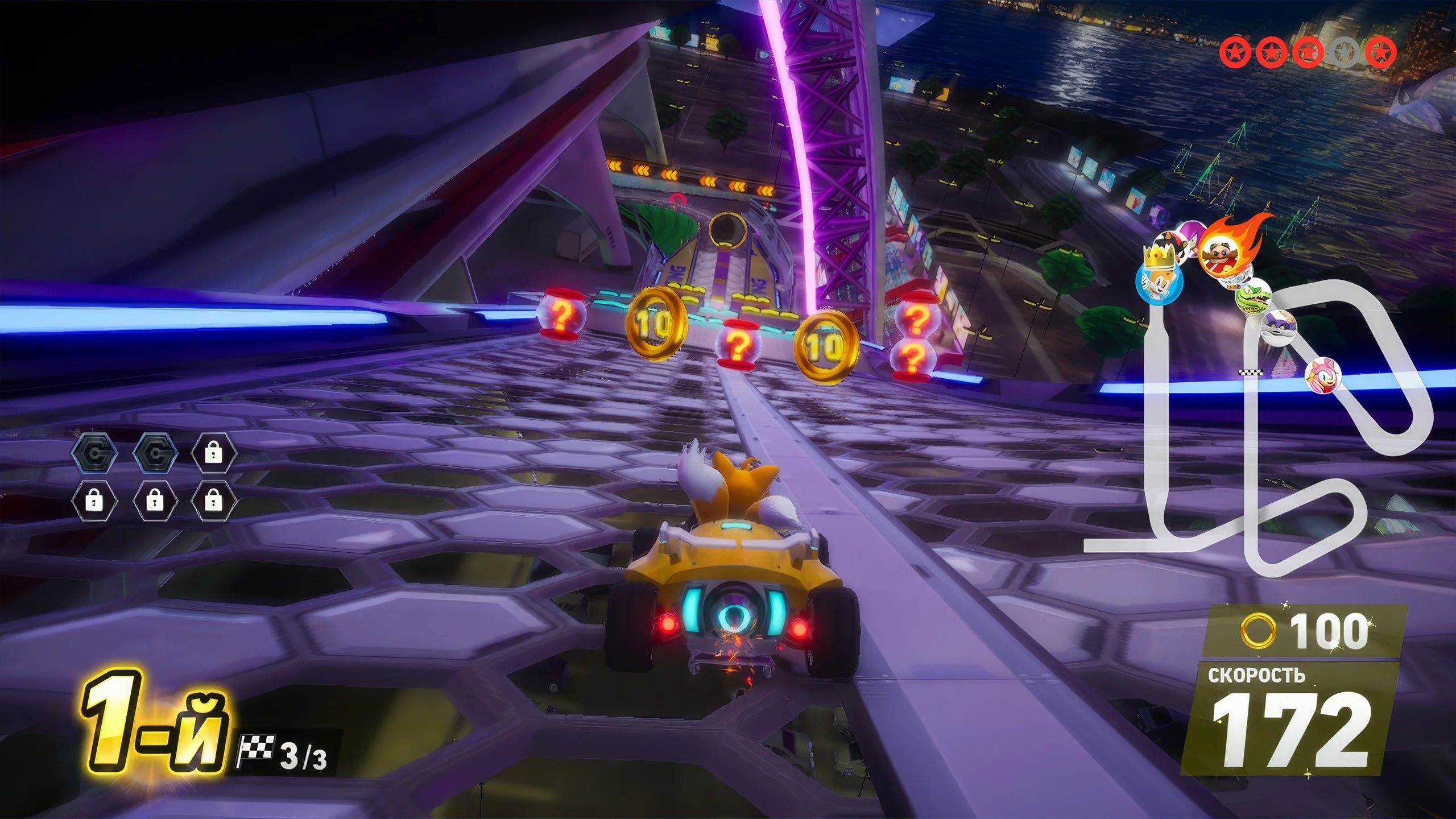Select Amy's pink icon on the minimap
The image size is (1456, 819).
1323,375
